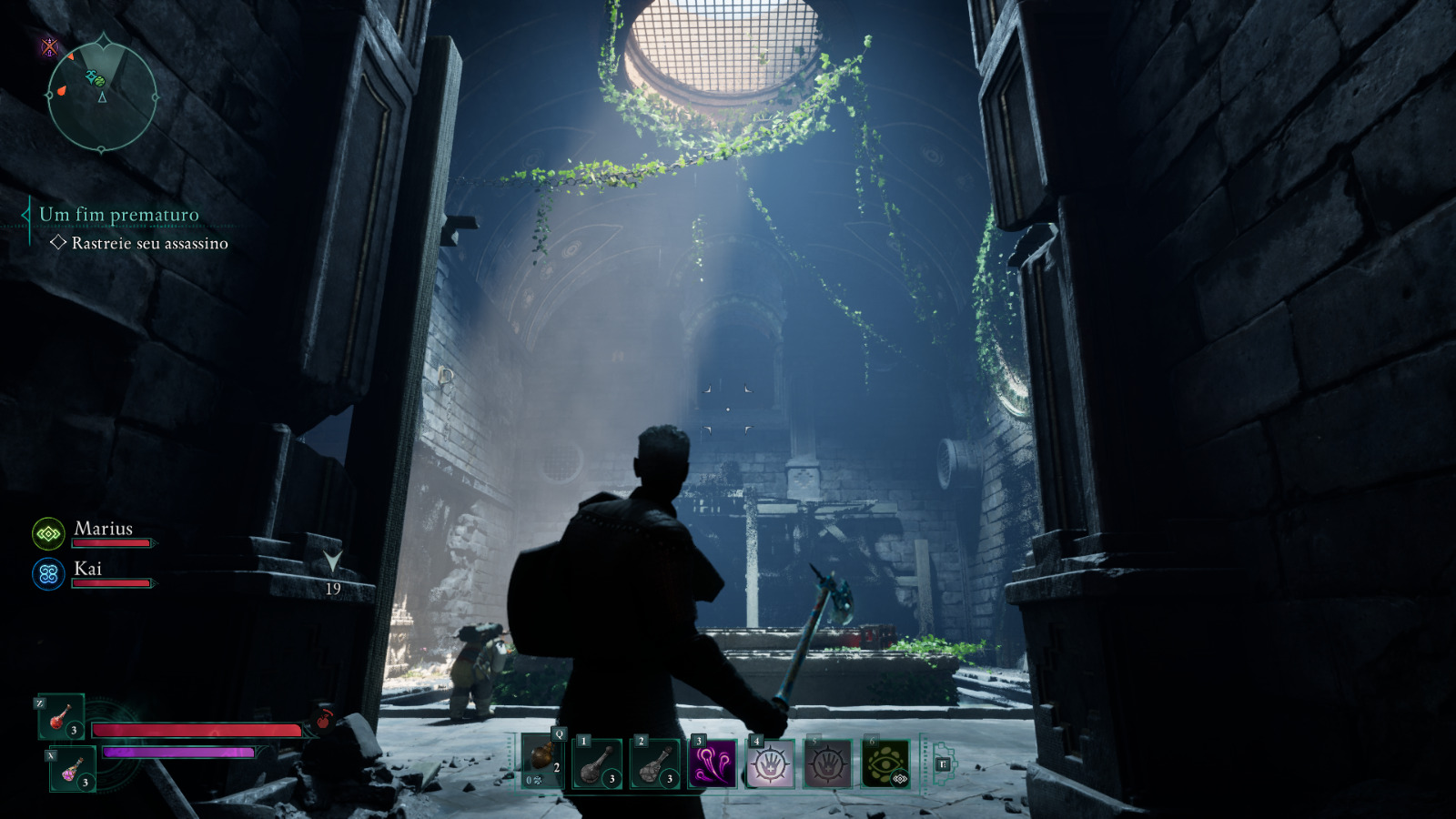The image size is (1456, 819).
Task: Select companion Marius' portrait icon
Action: pos(48,533)
